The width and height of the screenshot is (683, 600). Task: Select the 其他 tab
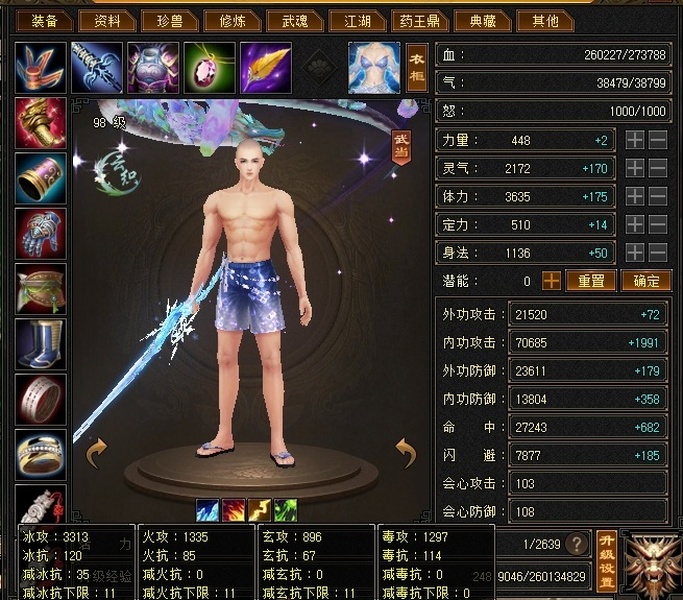547,20
